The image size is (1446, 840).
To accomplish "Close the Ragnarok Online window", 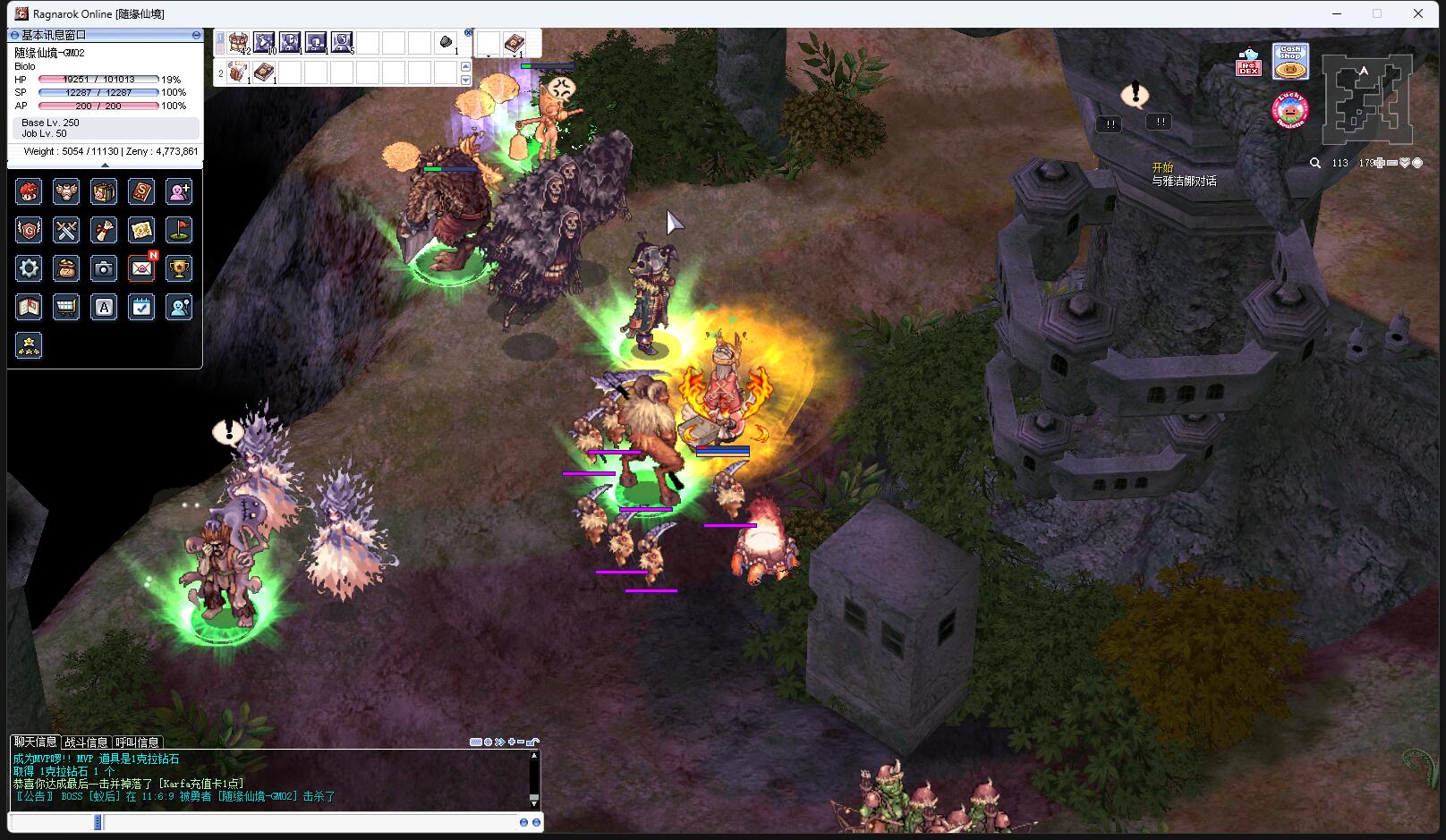I will pos(1418,13).
